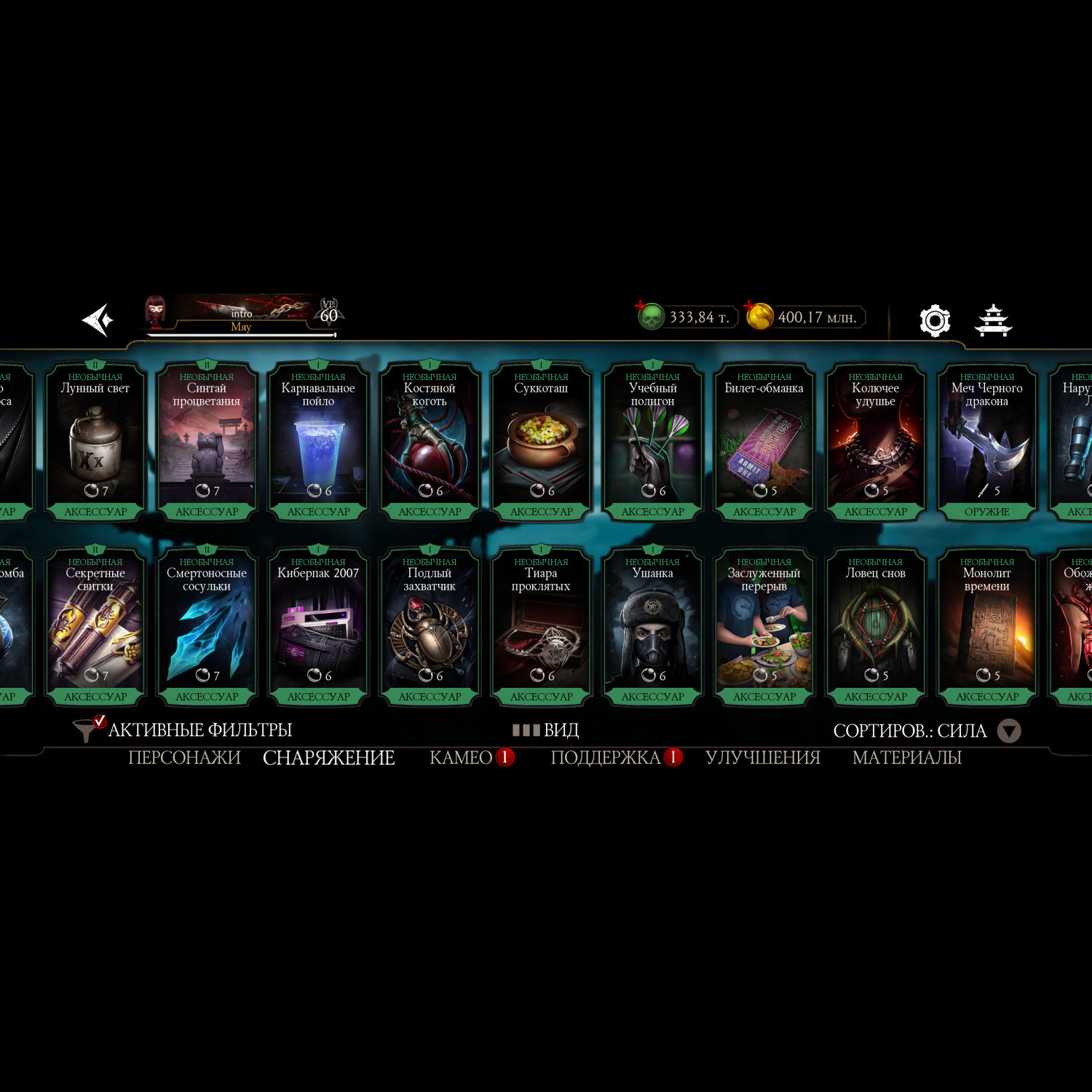Image resolution: width=1092 pixels, height=1092 pixels.
Task: Open the Материалы tab
Action: 907,758
